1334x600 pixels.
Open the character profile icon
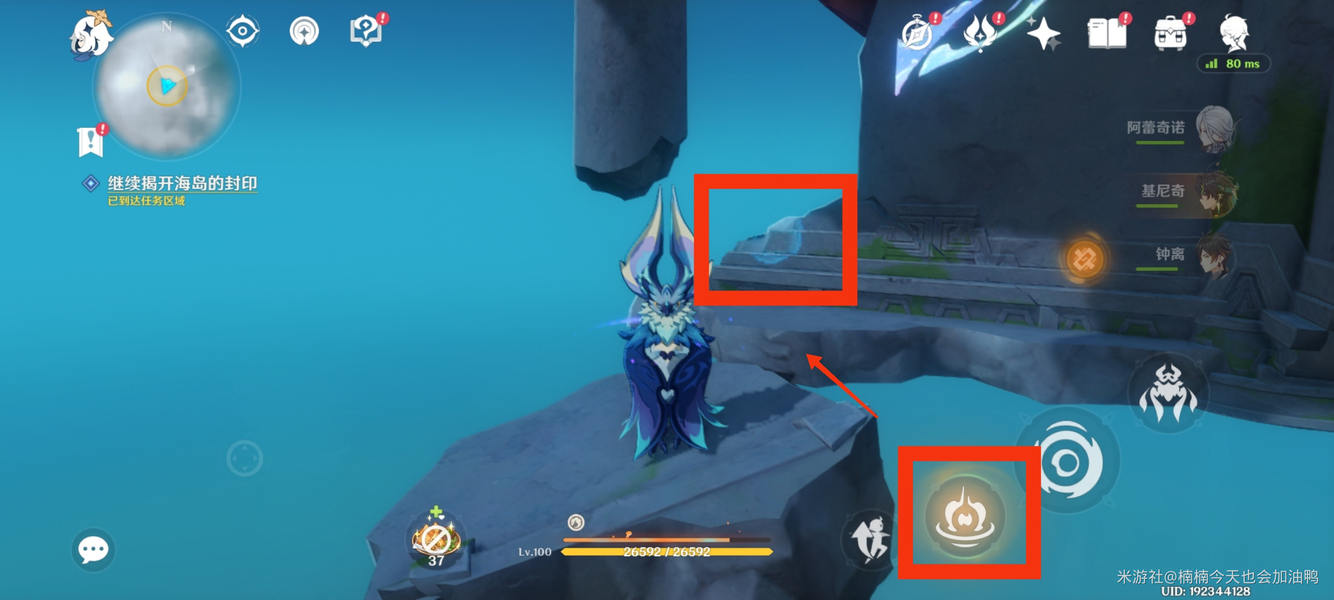tap(1235, 32)
